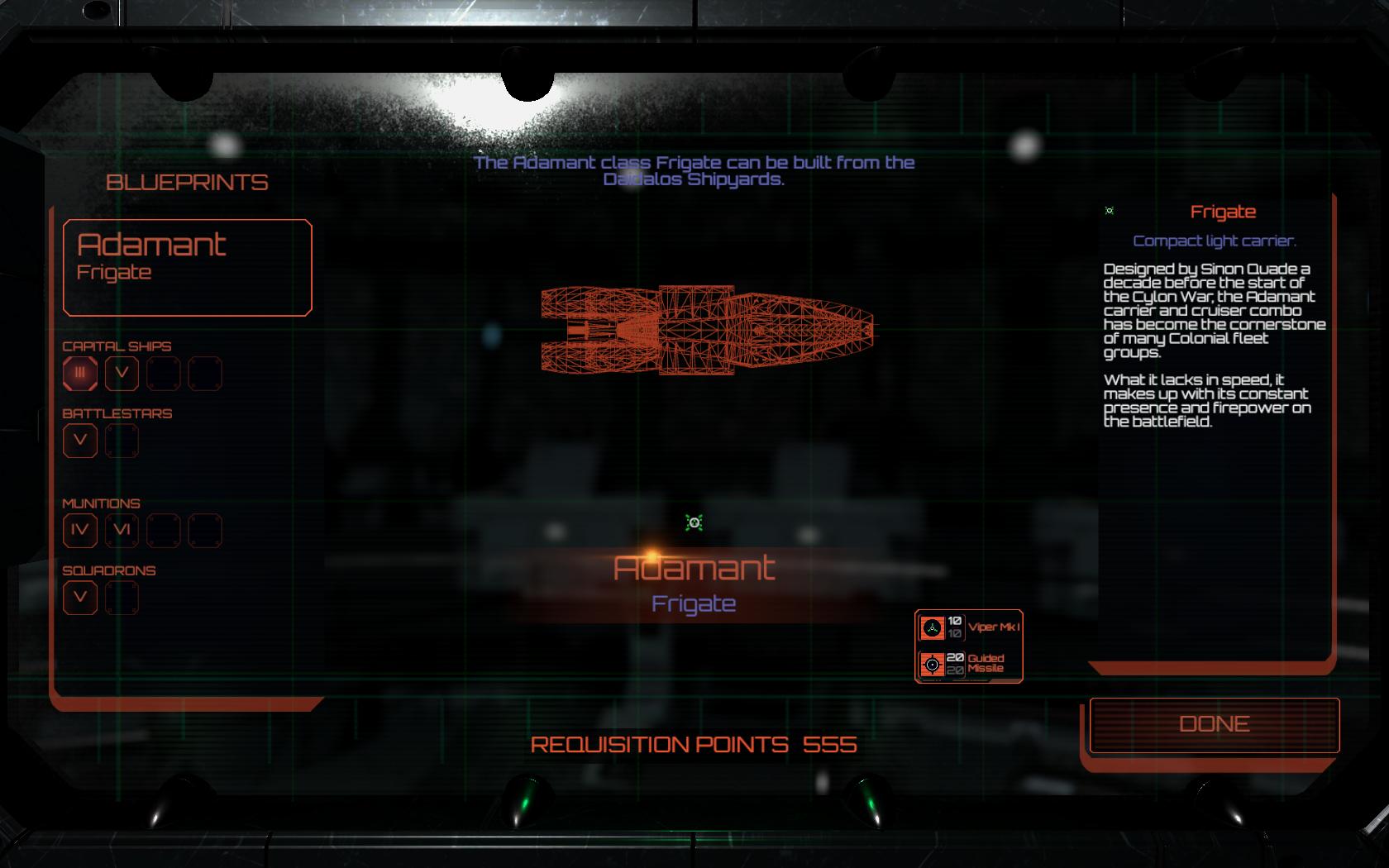Select the Munitions tier IV icon
Image resolution: width=1389 pixels, height=868 pixels.
(x=79, y=530)
